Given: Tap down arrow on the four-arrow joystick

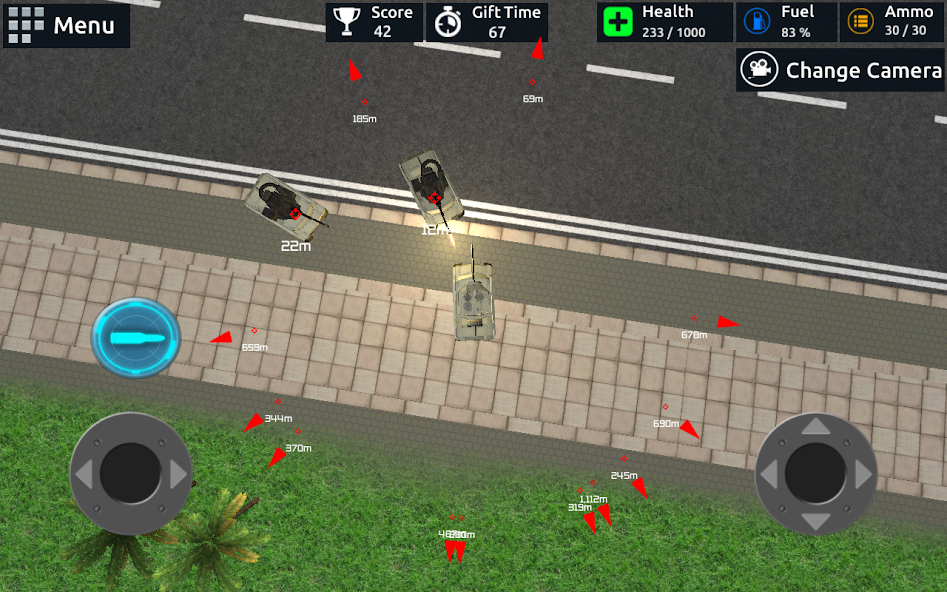Looking at the screenshot, I should point(816,521).
